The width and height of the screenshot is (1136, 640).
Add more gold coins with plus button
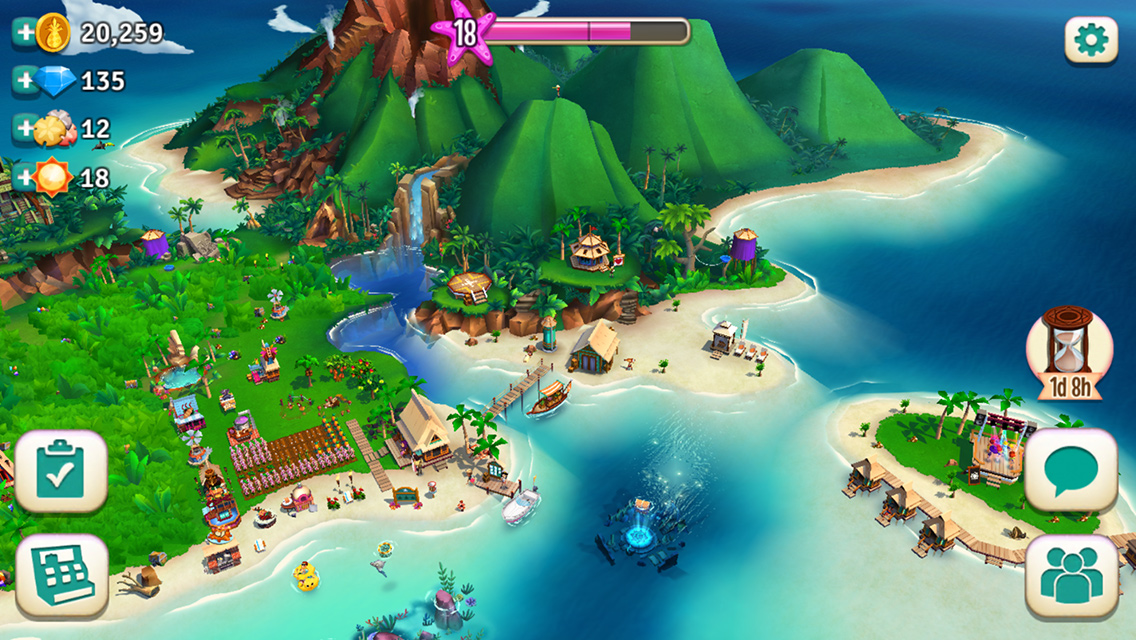click(x=24, y=32)
